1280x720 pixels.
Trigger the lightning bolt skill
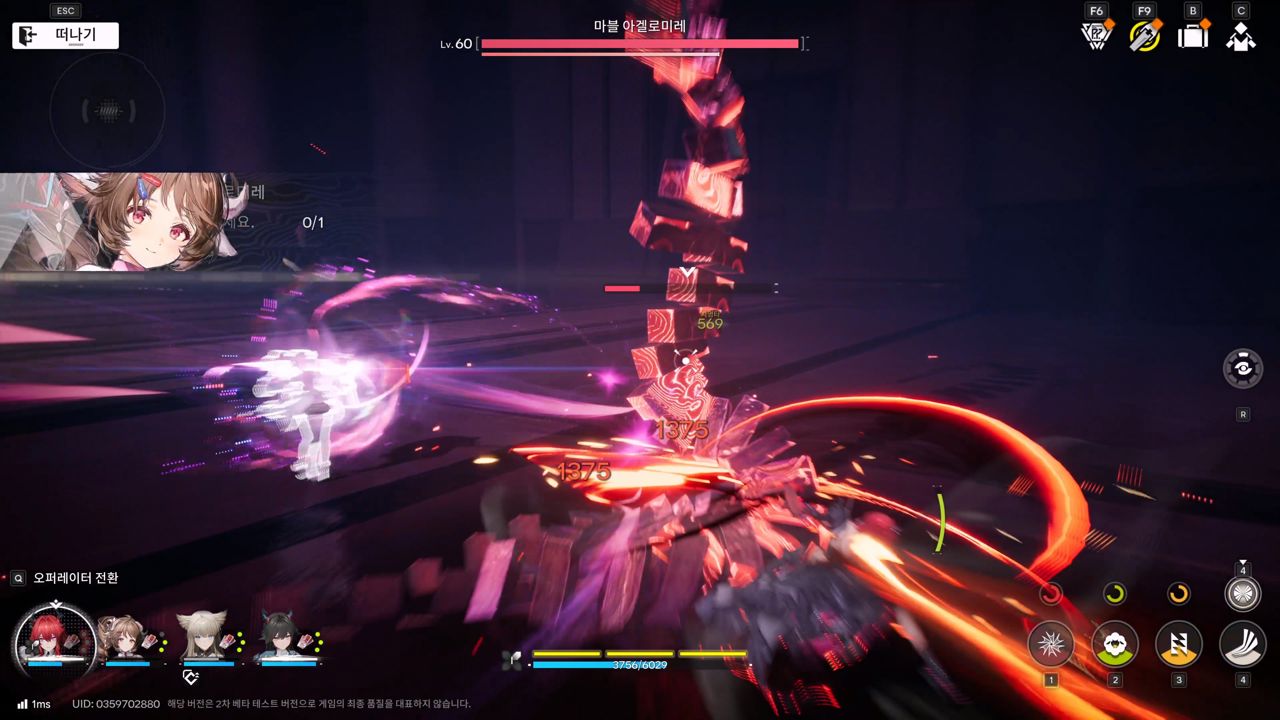pyautogui.click(x=1179, y=645)
